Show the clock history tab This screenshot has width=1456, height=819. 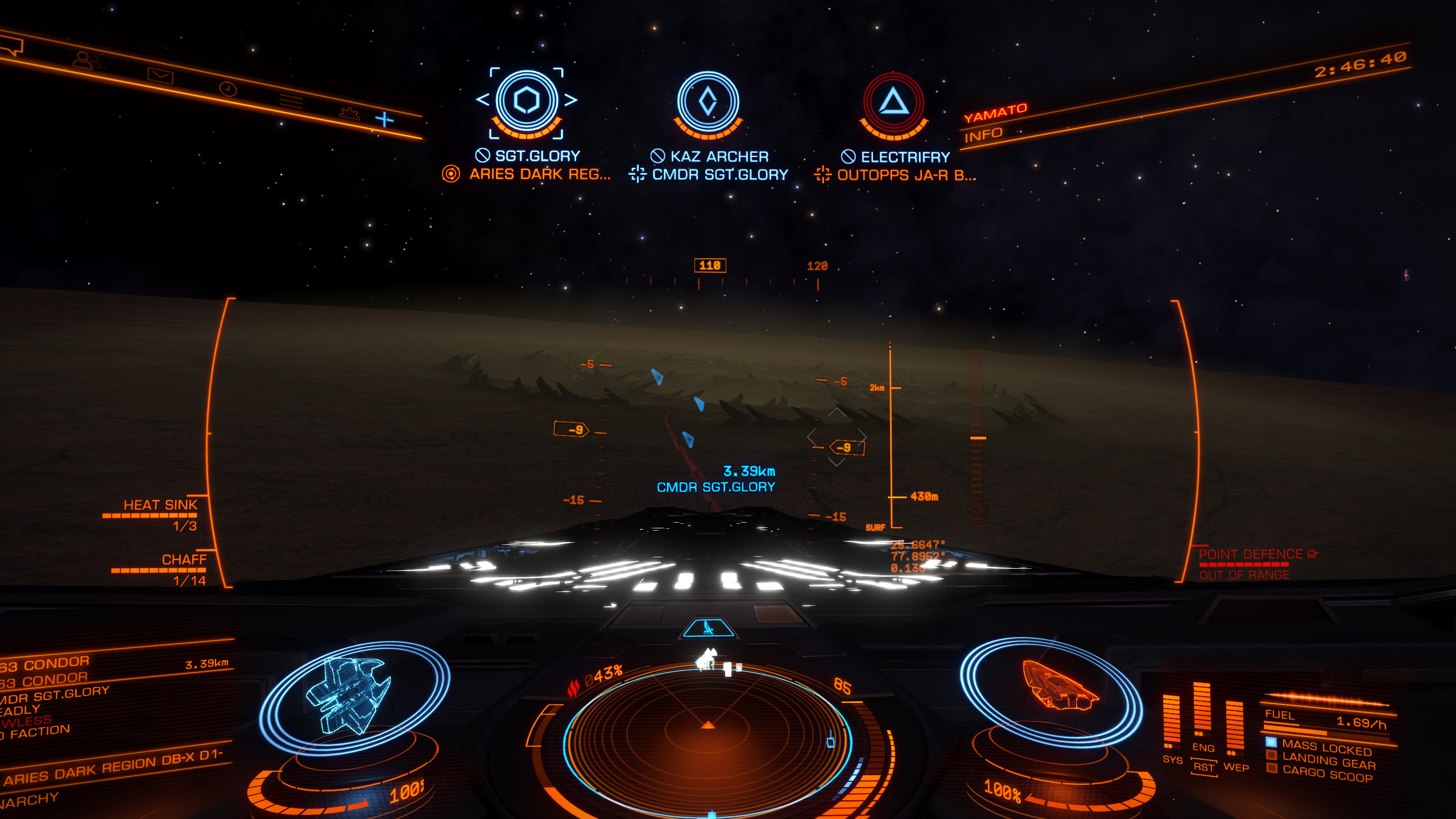tap(228, 89)
